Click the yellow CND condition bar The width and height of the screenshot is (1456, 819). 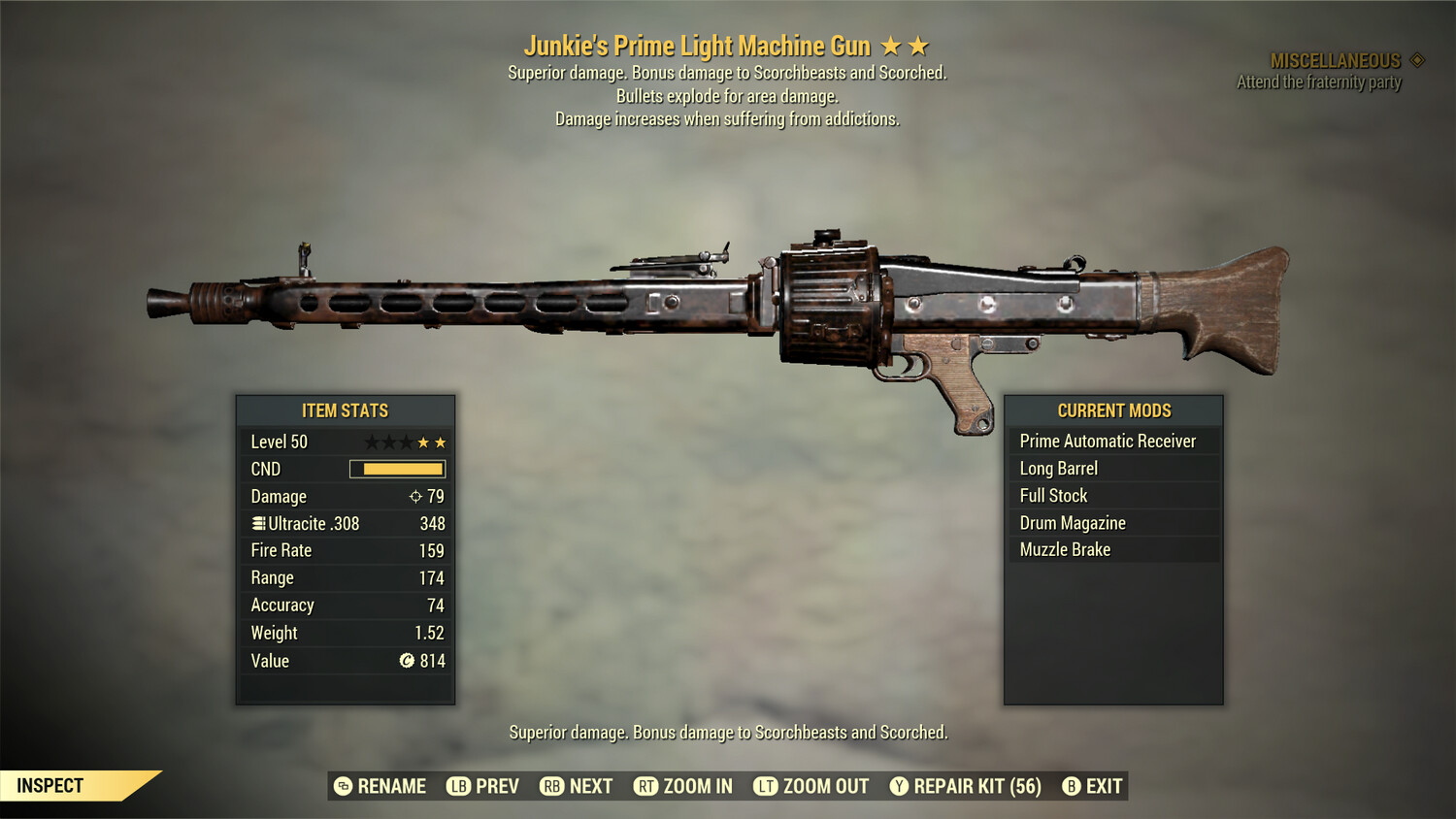(x=396, y=469)
